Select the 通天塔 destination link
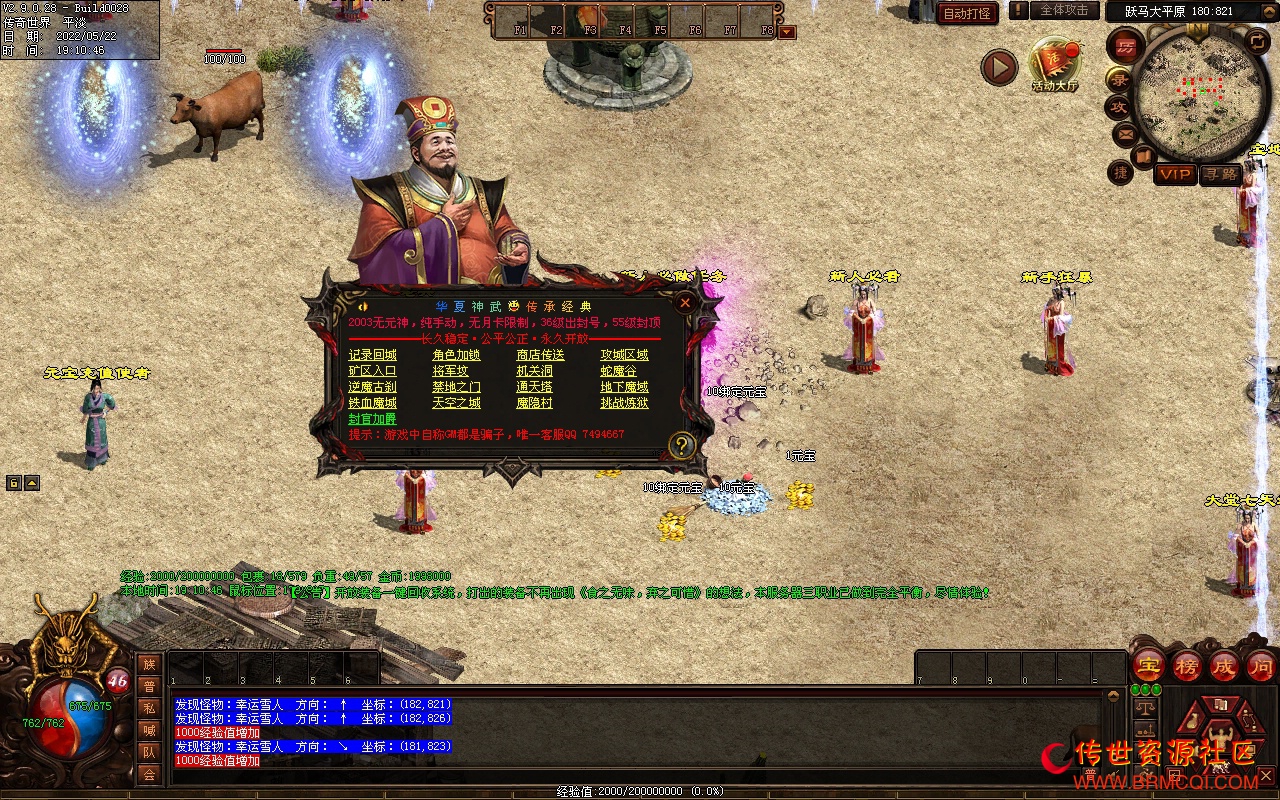This screenshot has height=800, width=1280. click(x=534, y=387)
